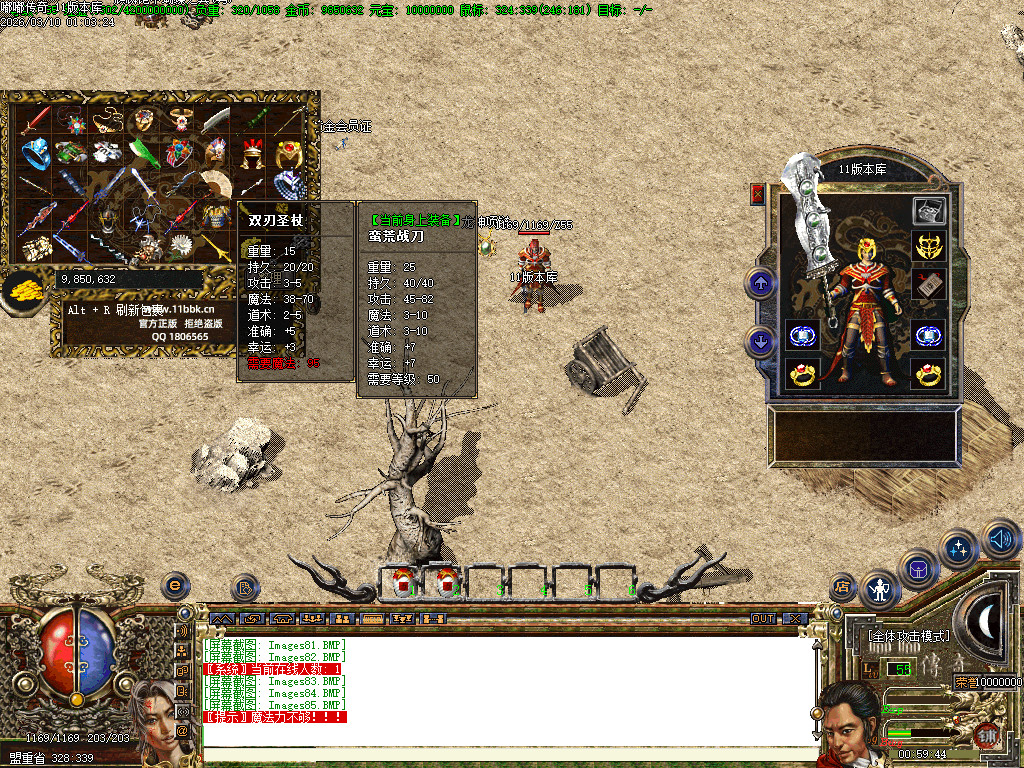This screenshot has height=768, width=1024.
Task: Use the first red potion hotbar slot
Action: 403,581
